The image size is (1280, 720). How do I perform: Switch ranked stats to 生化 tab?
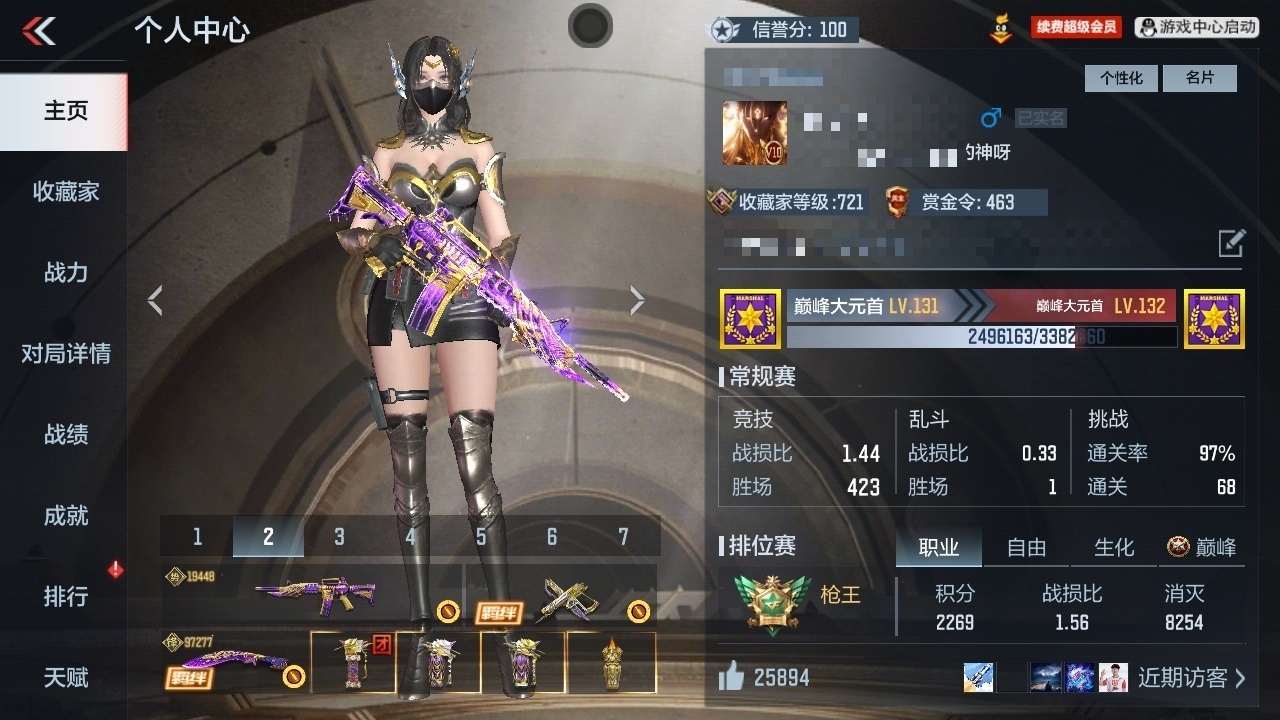pos(1114,547)
